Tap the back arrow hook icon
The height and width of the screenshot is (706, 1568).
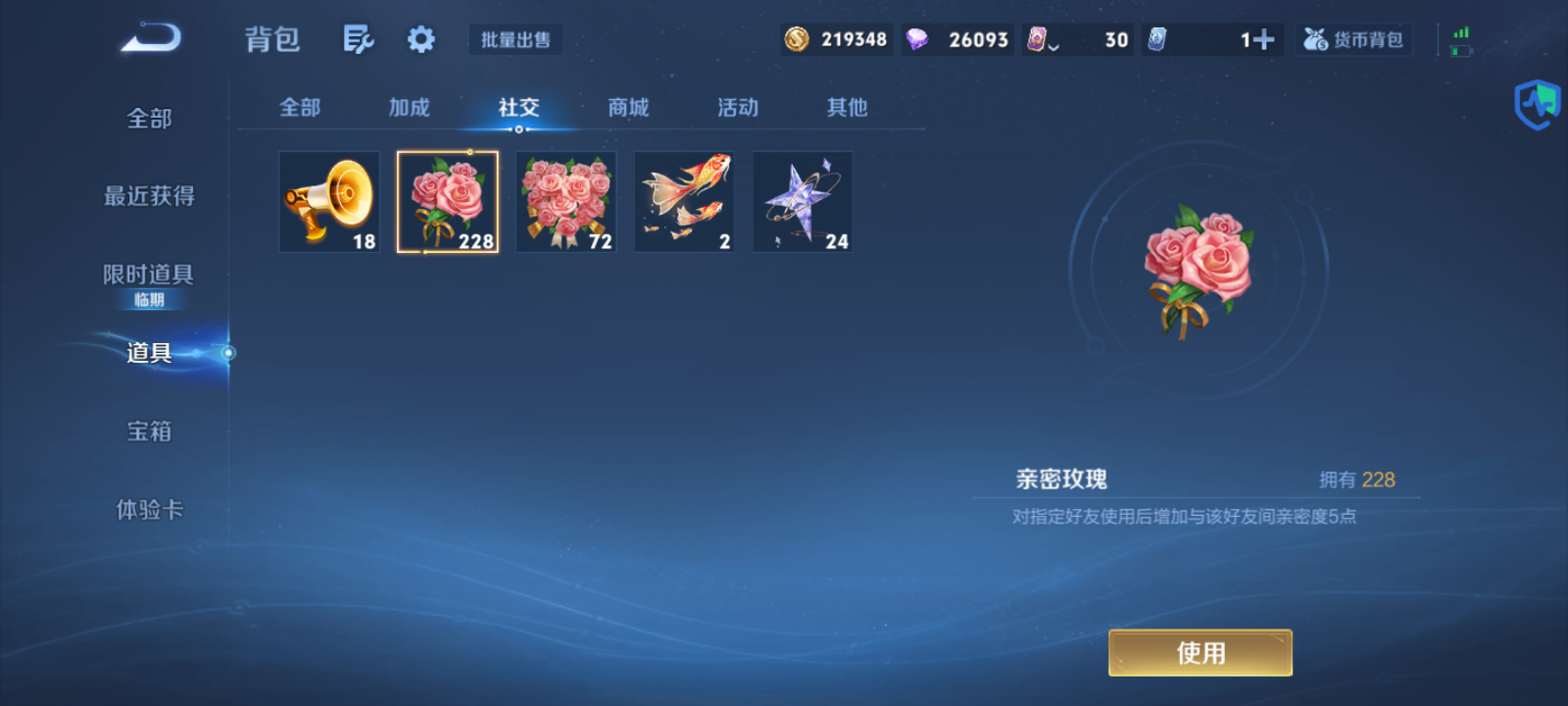(x=149, y=36)
